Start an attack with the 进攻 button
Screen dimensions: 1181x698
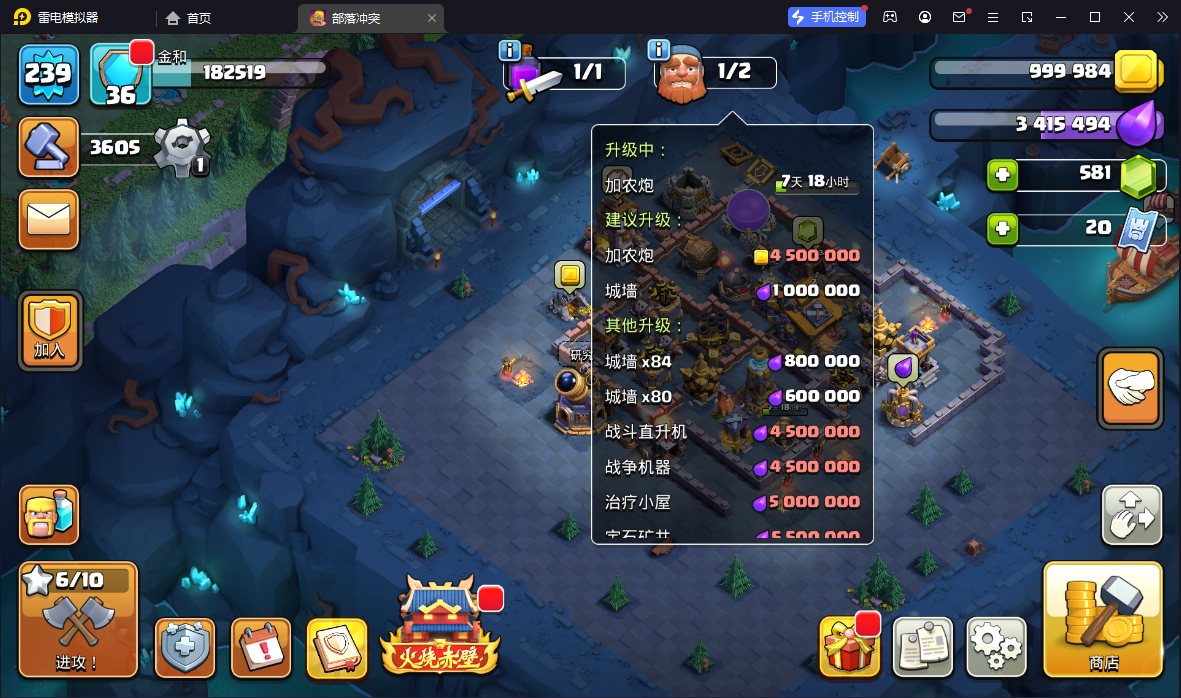[x=78, y=619]
